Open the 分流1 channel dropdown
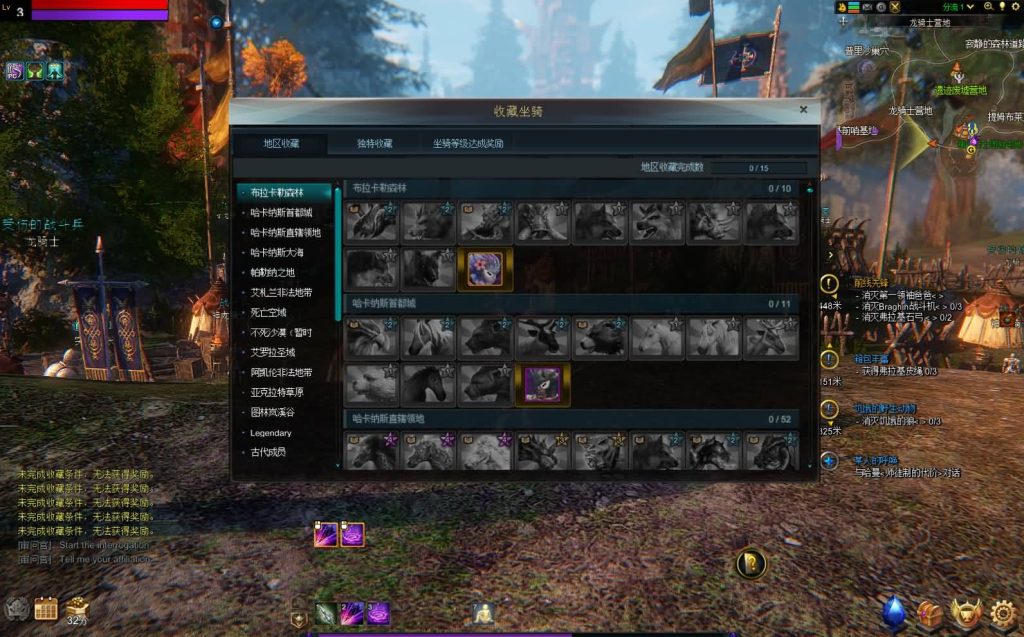 click(x=958, y=7)
